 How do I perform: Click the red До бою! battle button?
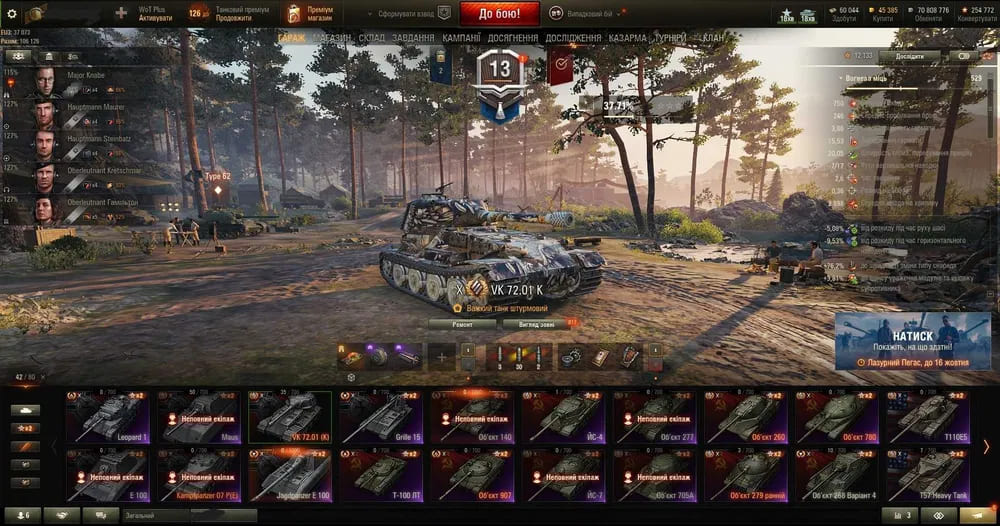click(500, 14)
